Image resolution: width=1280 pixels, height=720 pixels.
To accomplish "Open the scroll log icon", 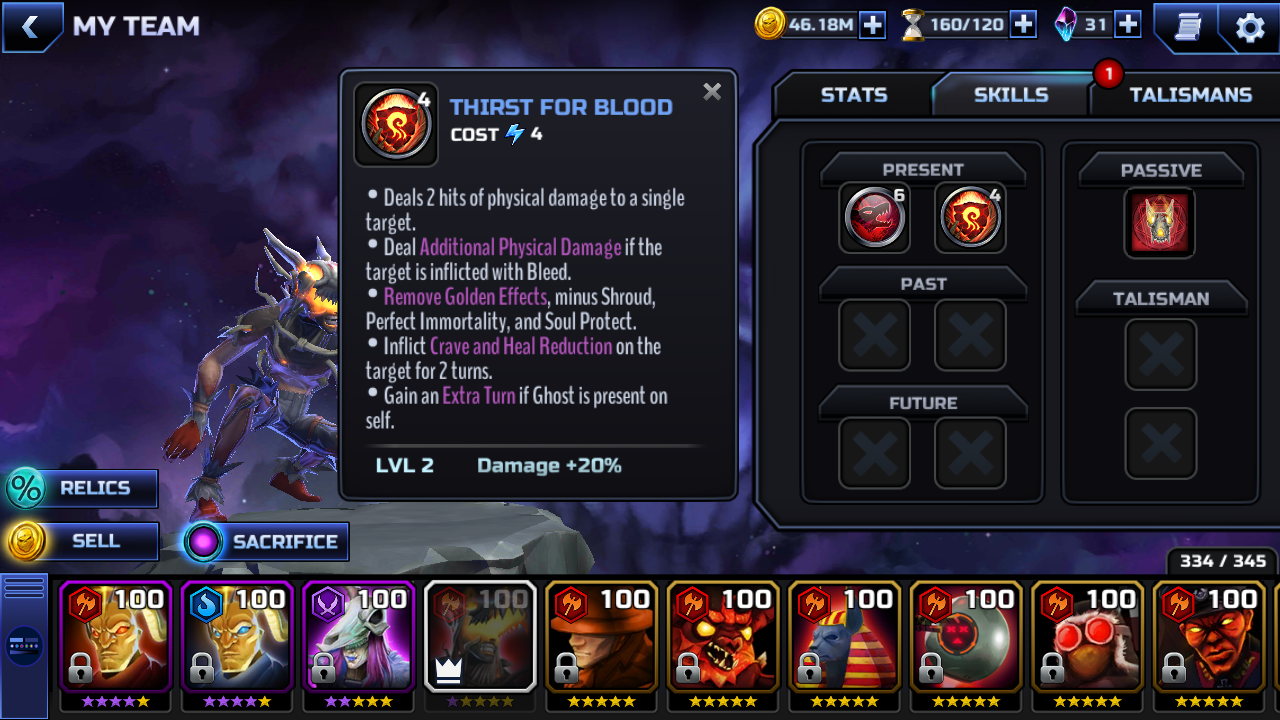I will coord(1187,27).
